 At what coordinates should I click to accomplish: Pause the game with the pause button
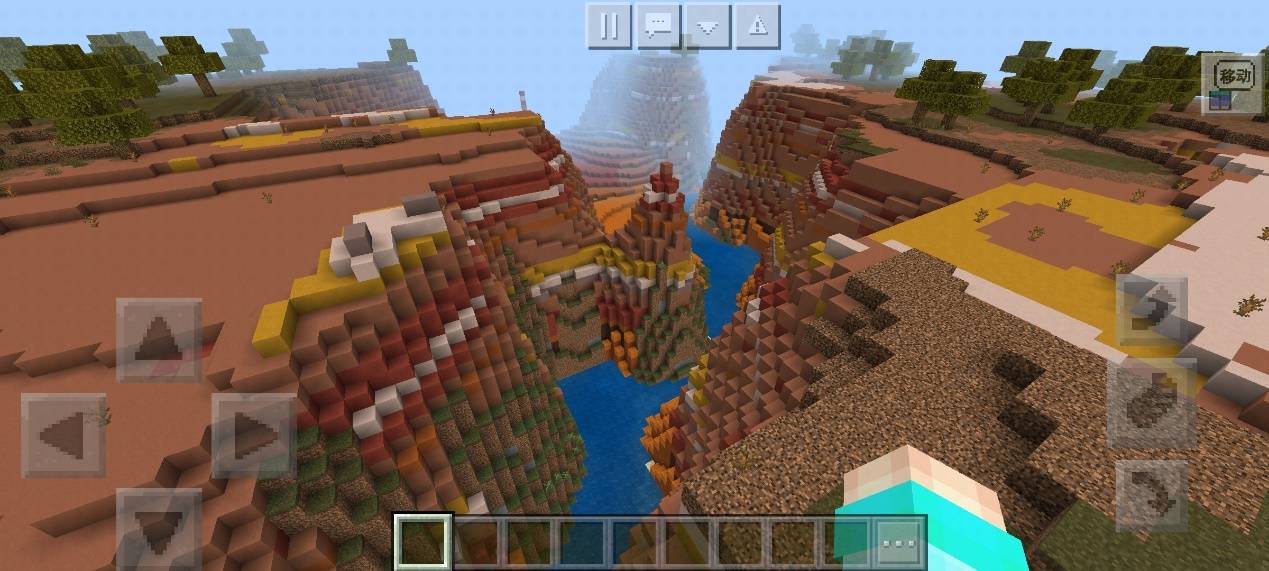(x=608, y=26)
